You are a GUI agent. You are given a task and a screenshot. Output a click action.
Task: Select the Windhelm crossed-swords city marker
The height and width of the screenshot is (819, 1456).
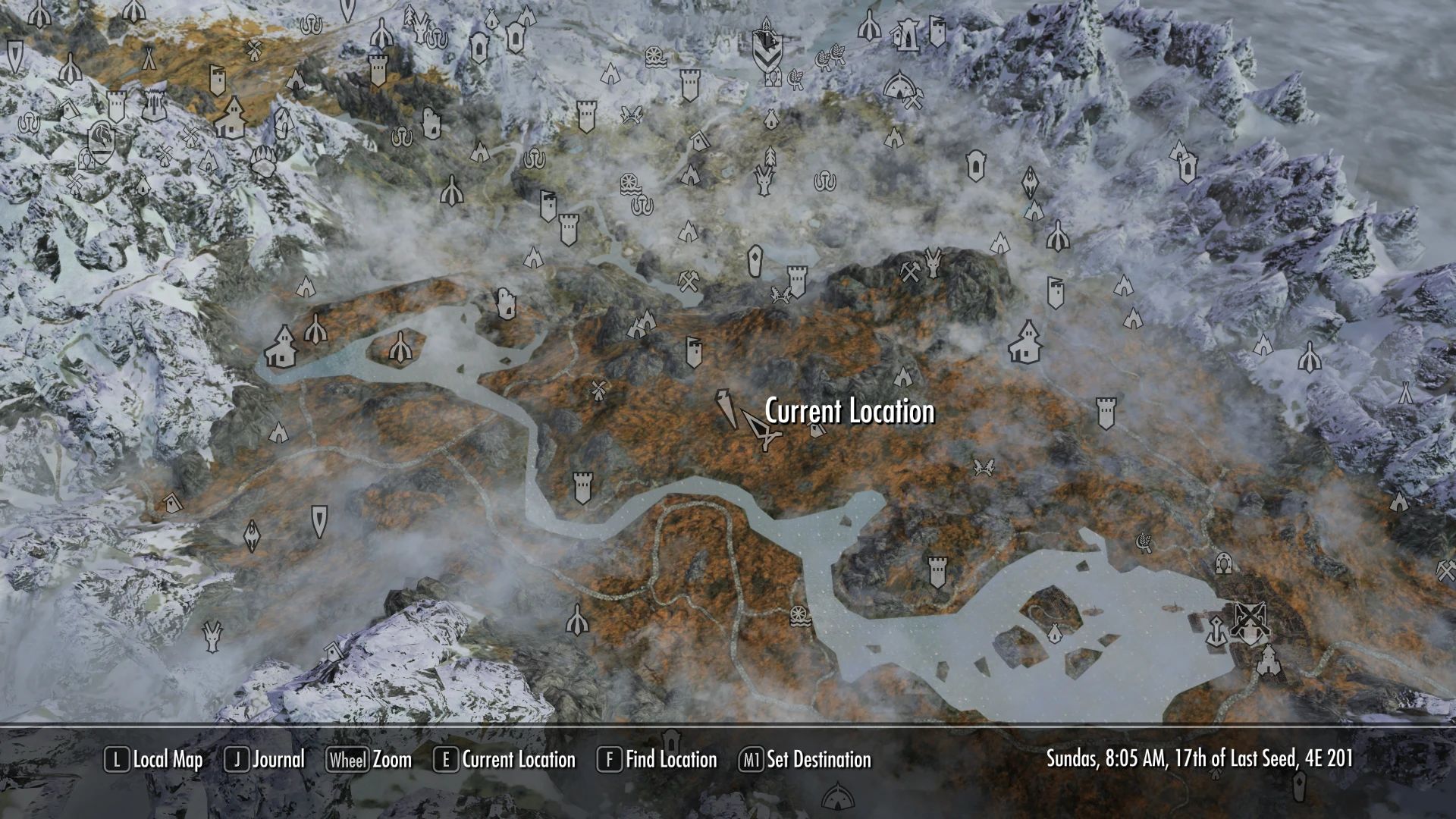click(1251, 618)
